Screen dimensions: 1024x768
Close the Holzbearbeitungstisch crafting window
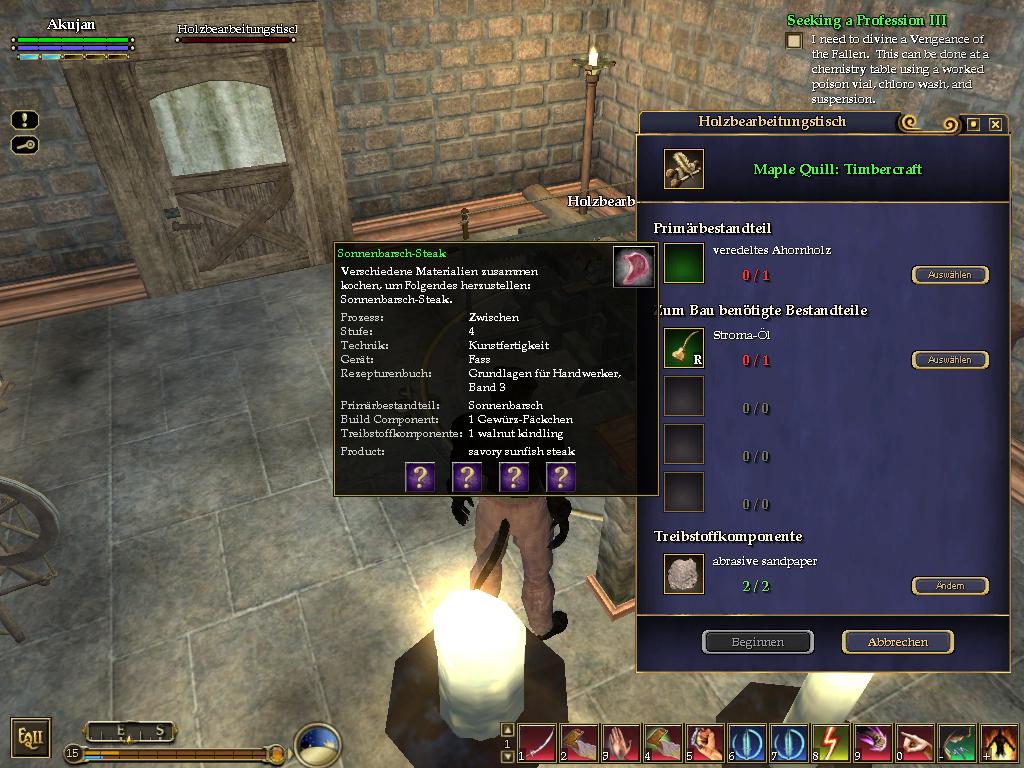[x=995, y=124]
